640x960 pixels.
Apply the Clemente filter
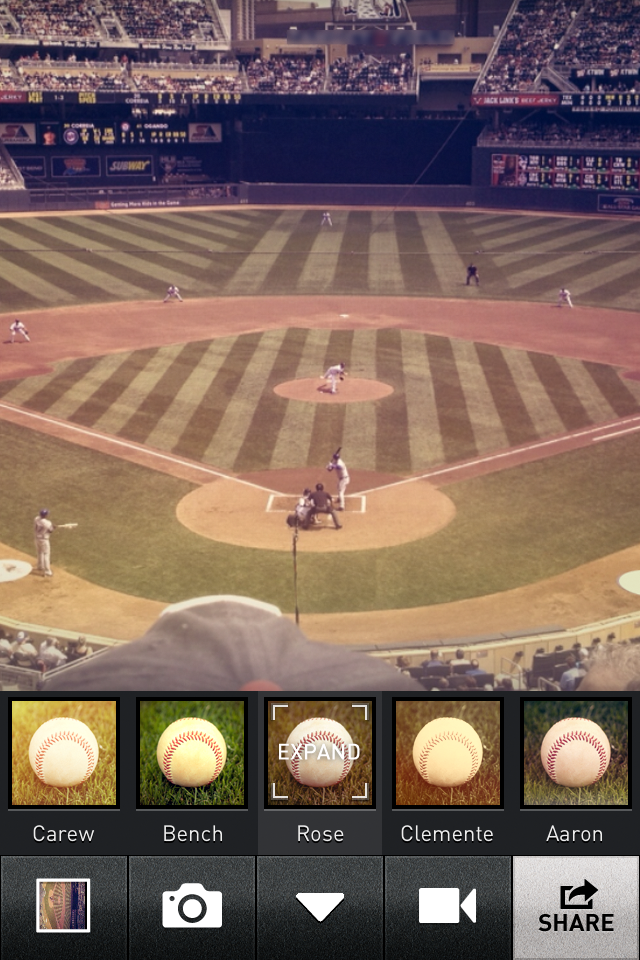pos(447,753)
